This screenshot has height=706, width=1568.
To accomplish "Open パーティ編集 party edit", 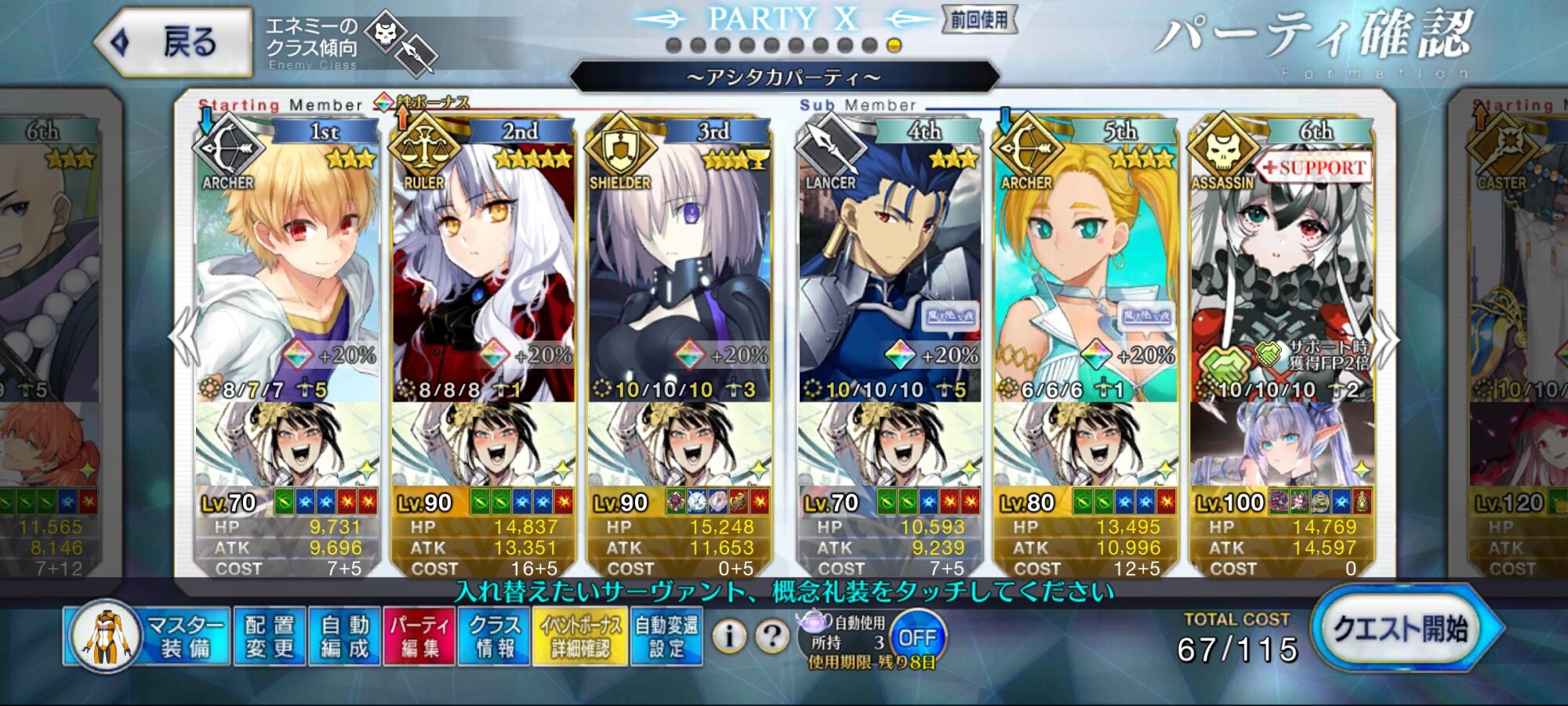I will click(419, 637).
